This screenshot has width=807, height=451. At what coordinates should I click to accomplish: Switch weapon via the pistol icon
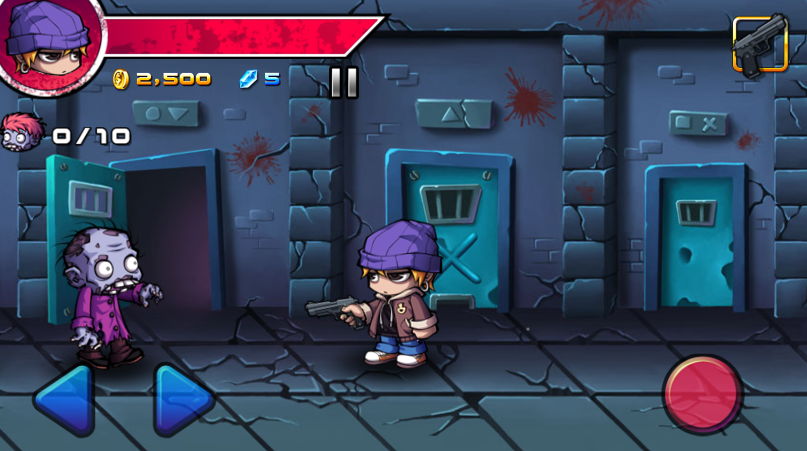point(759,45)
